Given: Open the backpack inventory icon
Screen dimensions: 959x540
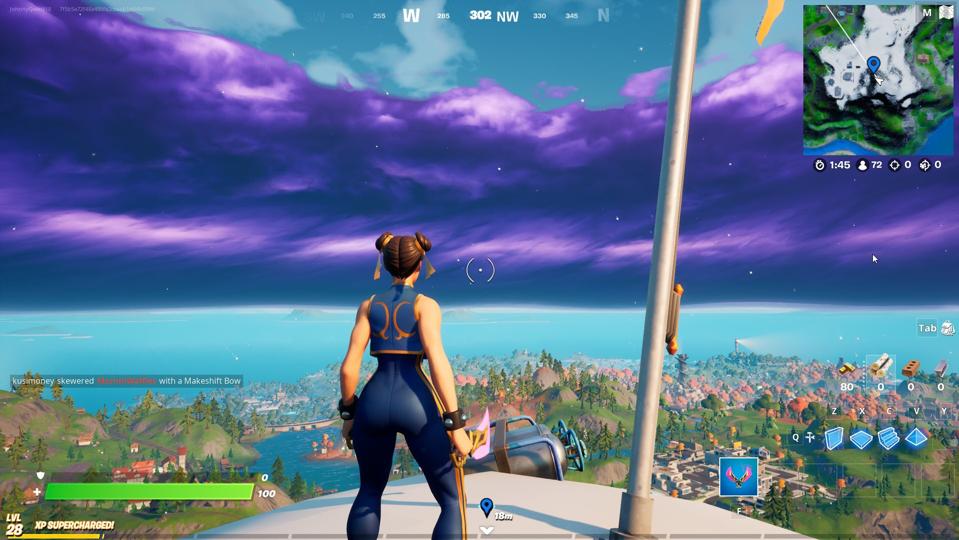Looking at the screenshot, I should tap(948, 328).
